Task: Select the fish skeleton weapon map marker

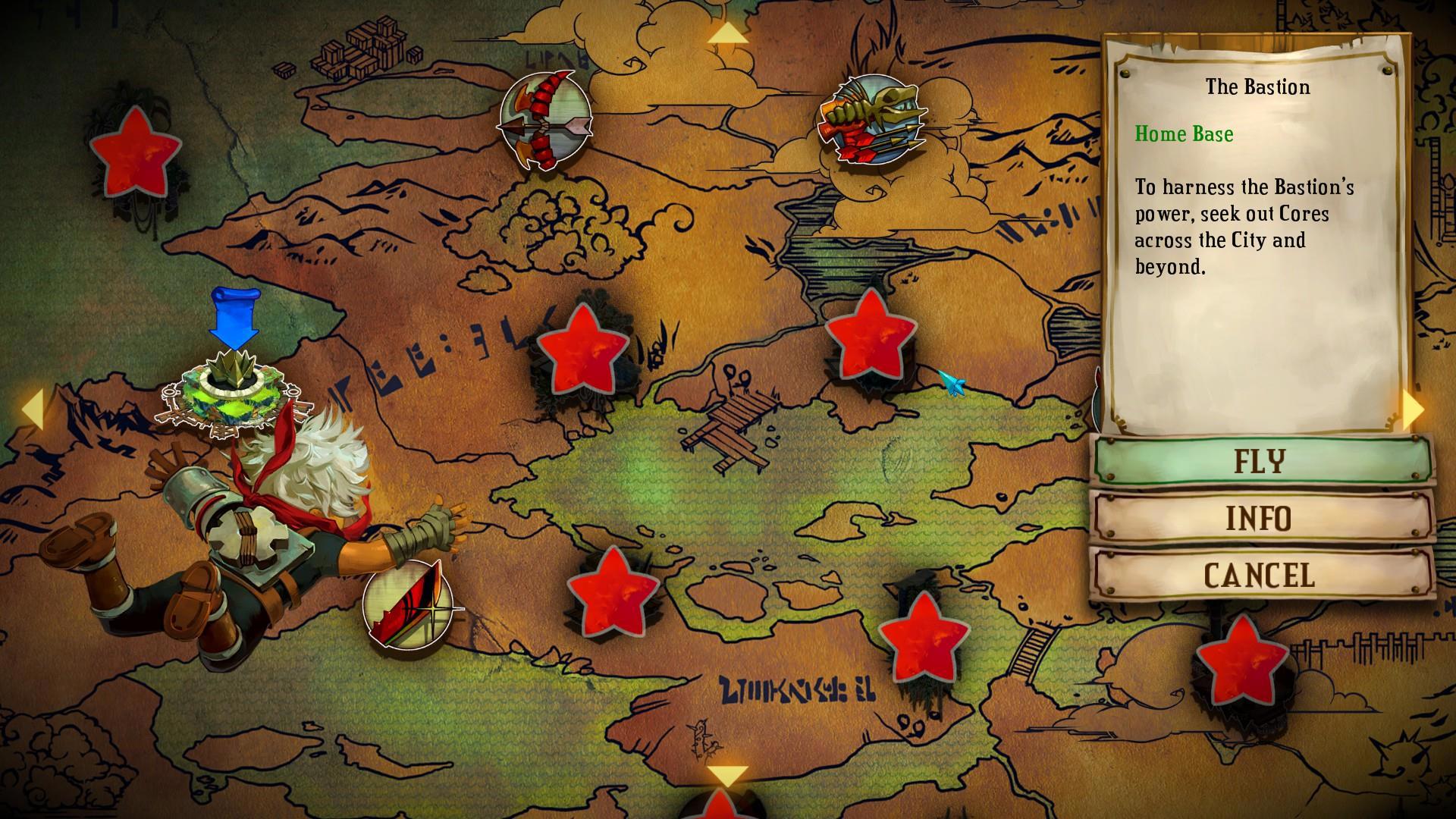Action: 872,119
